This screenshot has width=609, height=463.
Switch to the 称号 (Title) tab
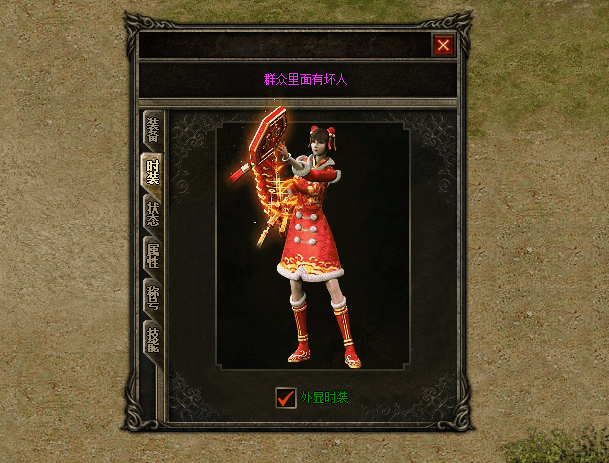pos(153,297)
